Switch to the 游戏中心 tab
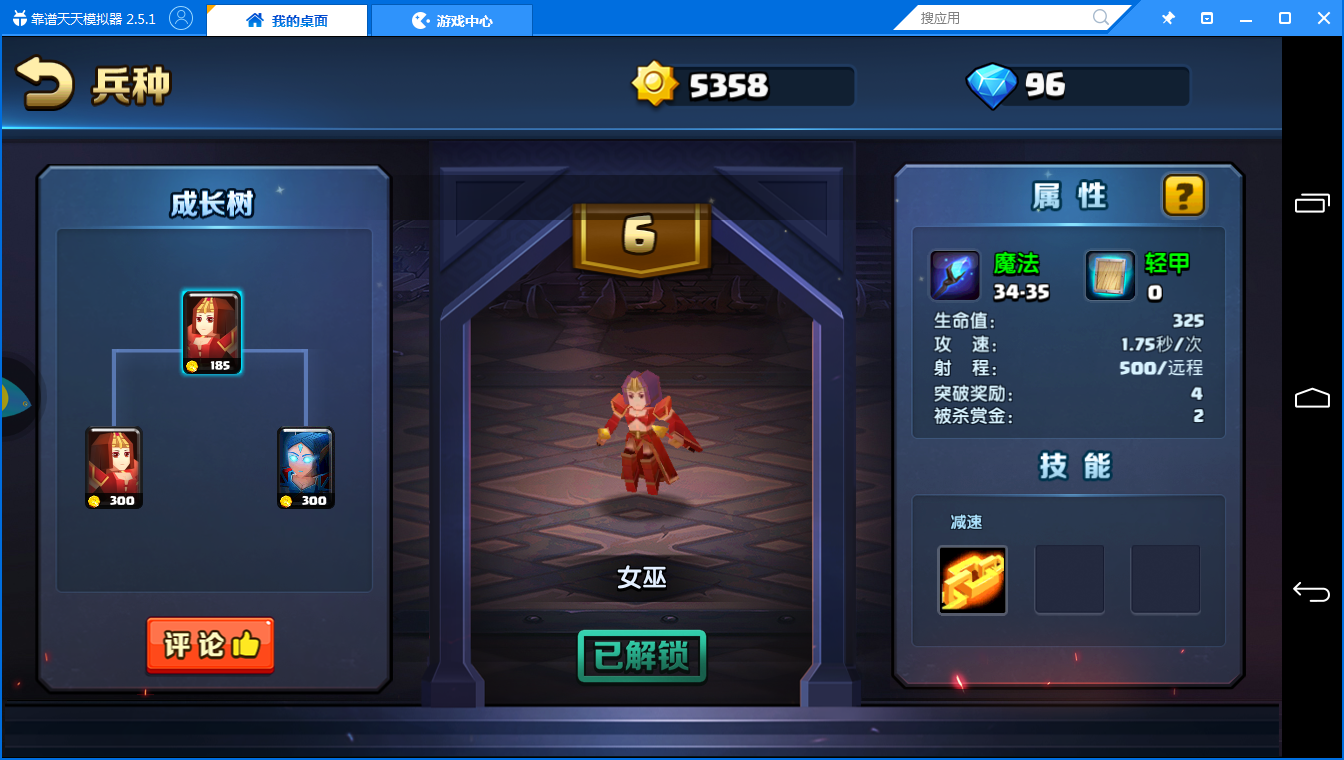This screenshot has width=1344, height=760. [x=452, y=20]
